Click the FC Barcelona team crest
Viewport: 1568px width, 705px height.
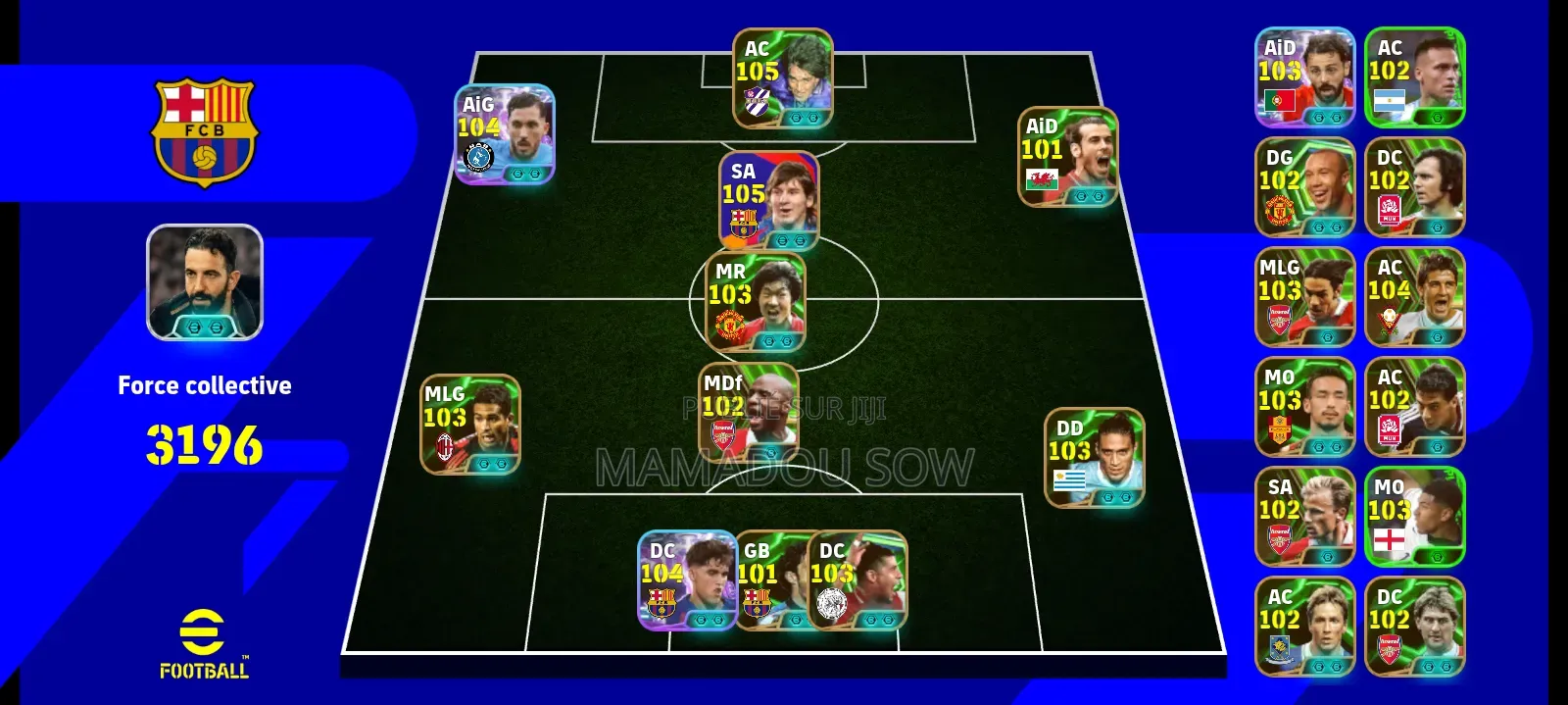coord(205,131)
